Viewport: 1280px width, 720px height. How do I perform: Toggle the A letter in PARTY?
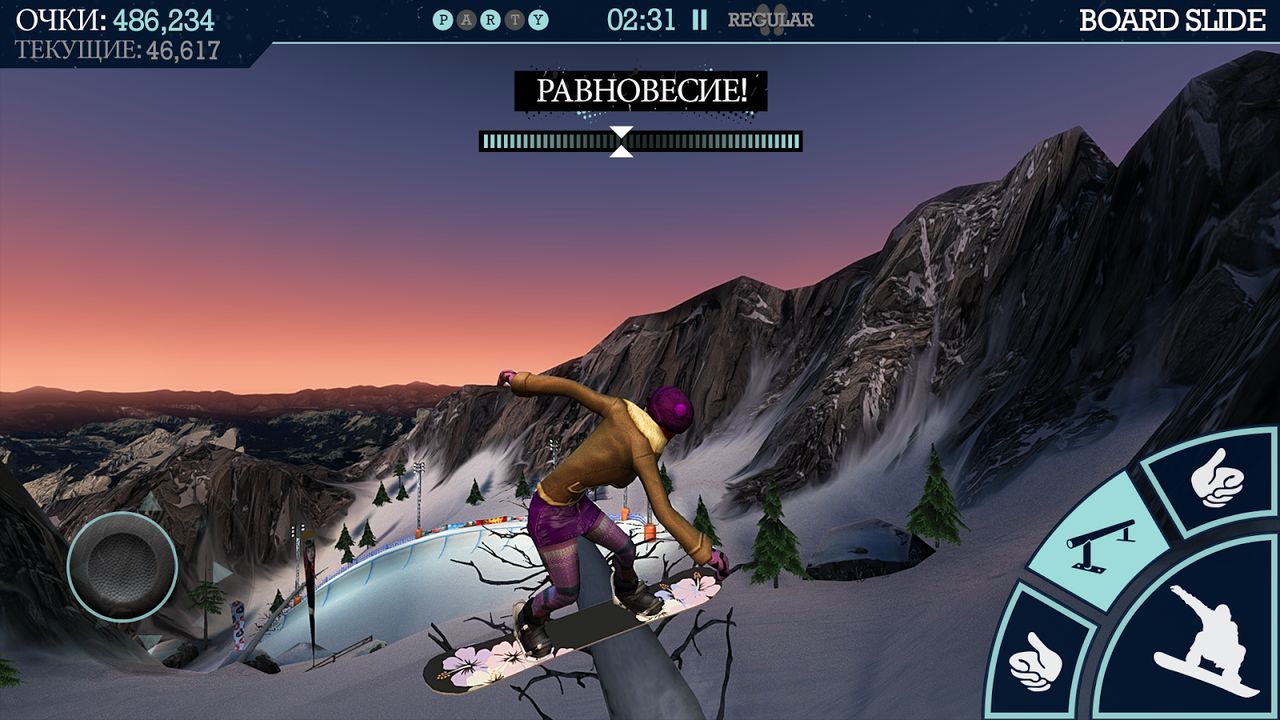(466, 17)
